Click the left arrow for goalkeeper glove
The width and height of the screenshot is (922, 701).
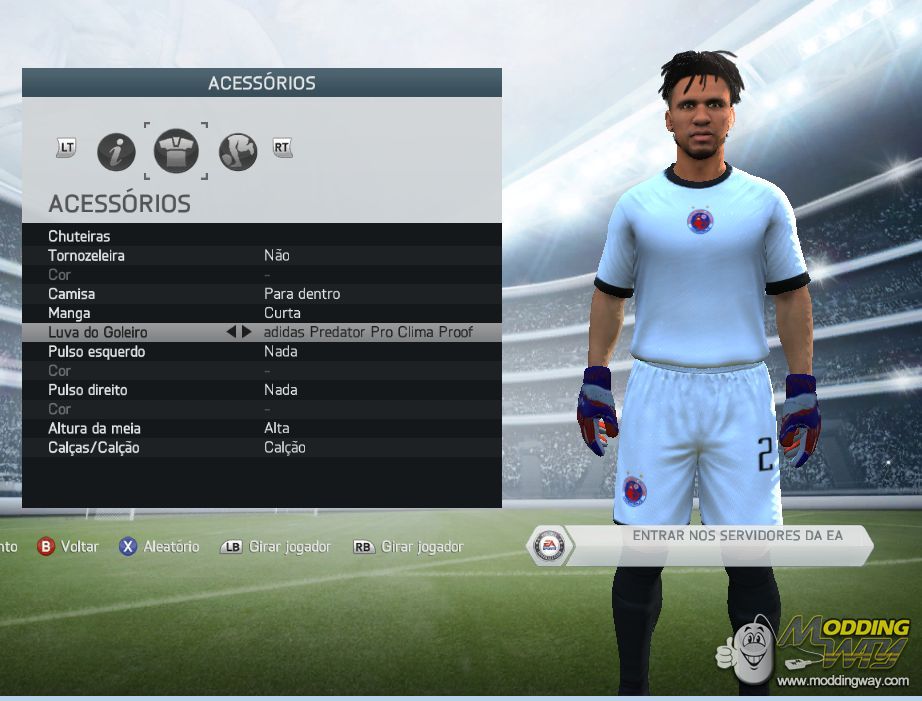pyautogui.click(x=231, y=332)
